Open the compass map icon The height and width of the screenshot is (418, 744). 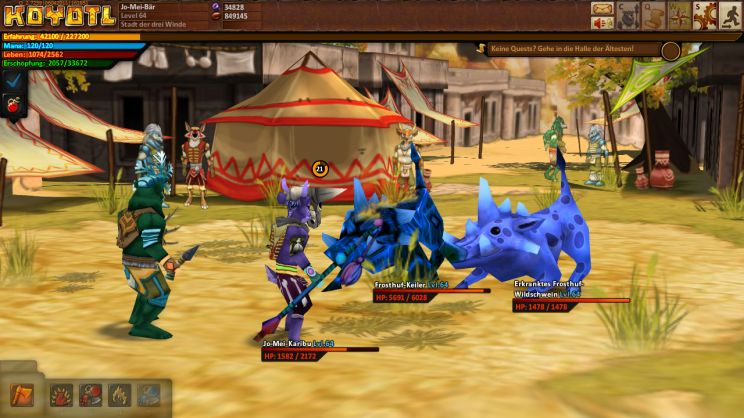(x=679, y=15)
